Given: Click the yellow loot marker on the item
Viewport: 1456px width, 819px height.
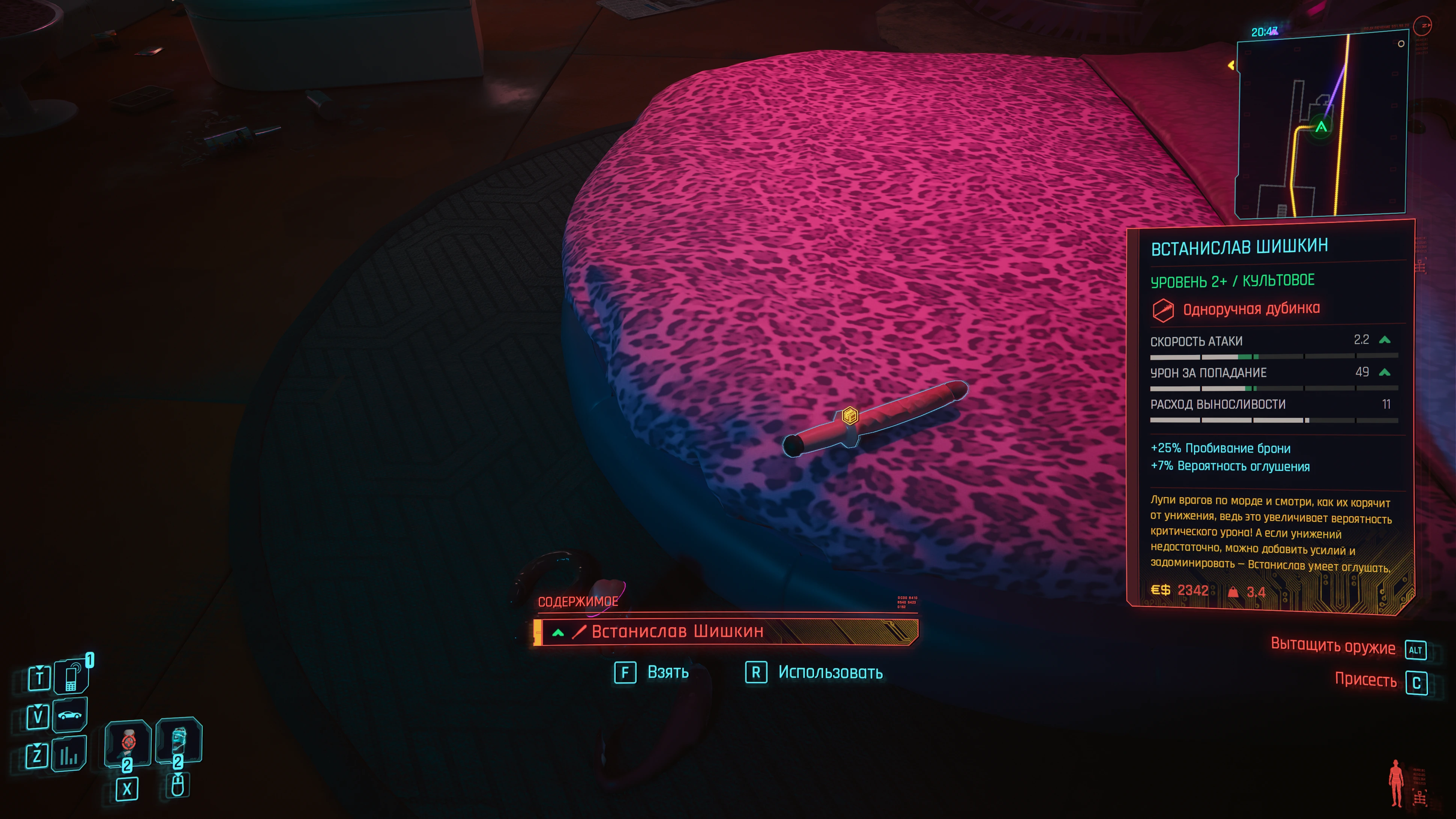Looking at the screenshot, I should [850, 416].
